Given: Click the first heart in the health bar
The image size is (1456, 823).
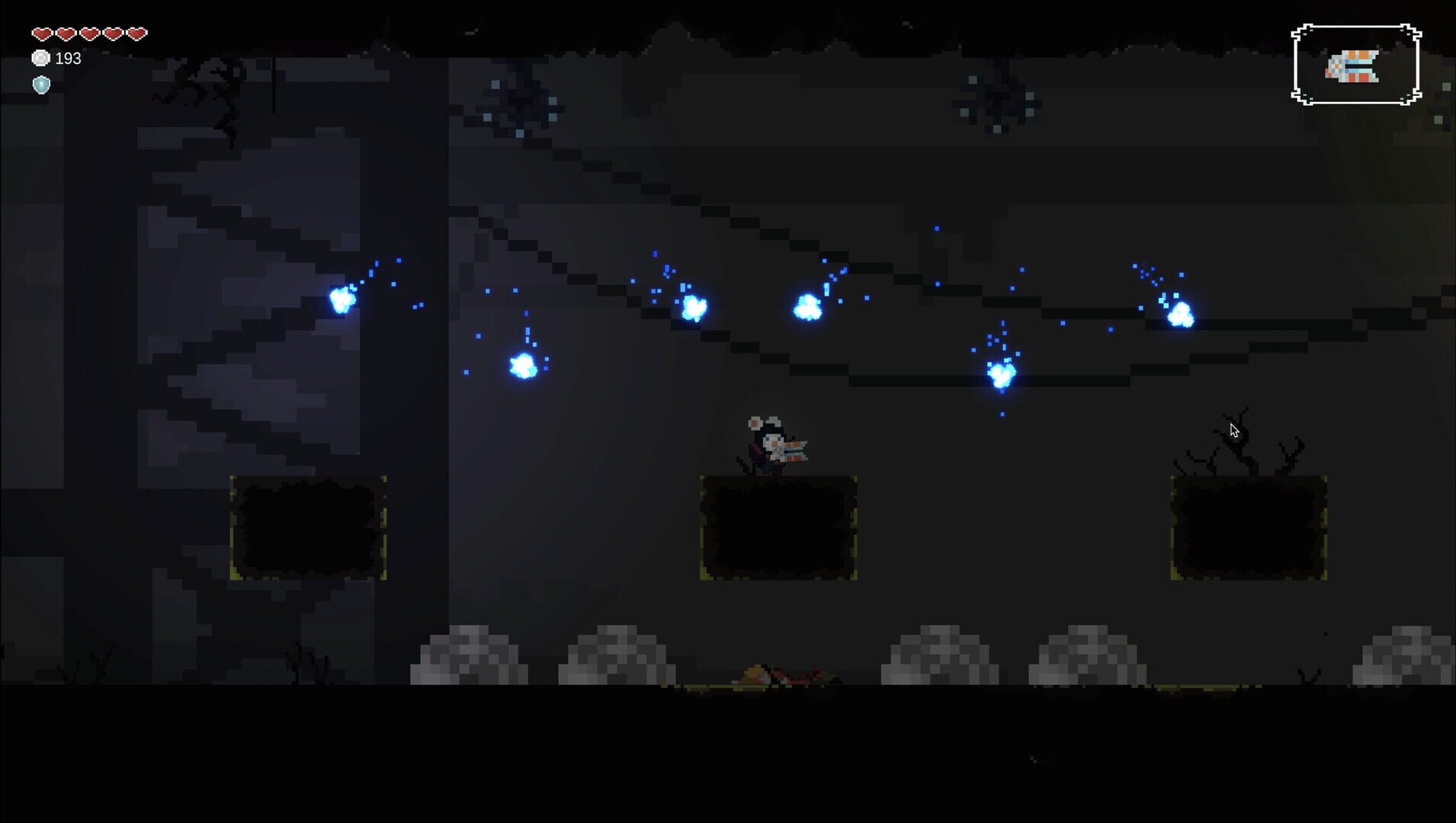Looking at the screenshot, I should [42, 32].
